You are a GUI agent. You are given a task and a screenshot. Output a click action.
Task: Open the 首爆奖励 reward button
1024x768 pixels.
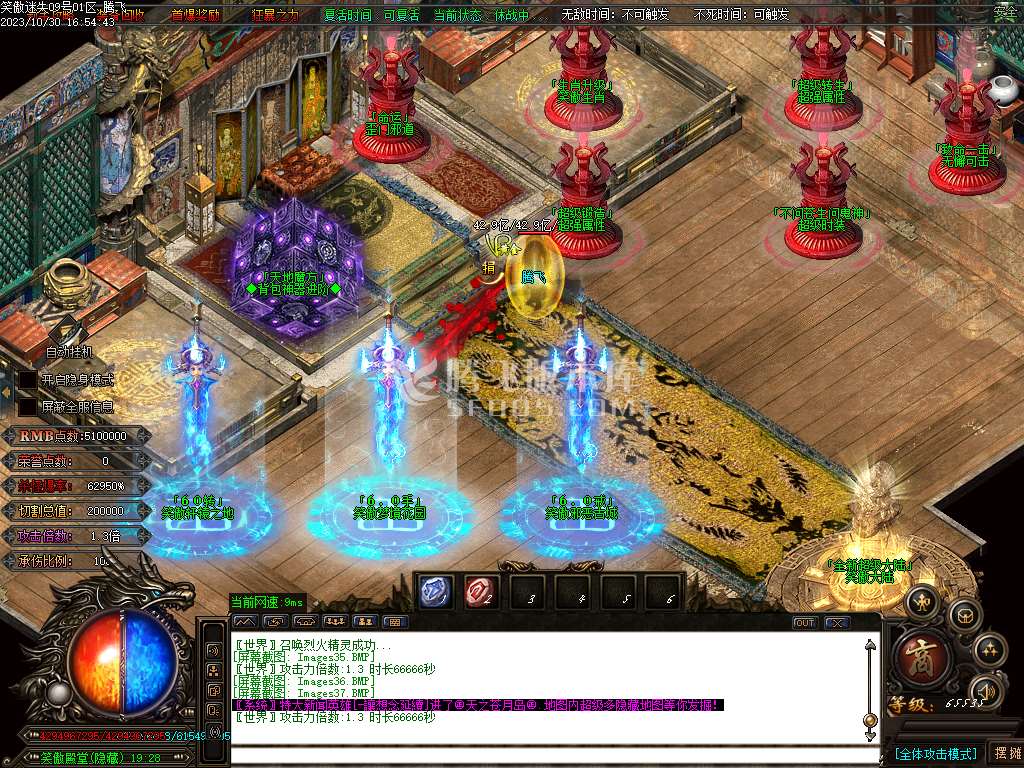[195, 15]
